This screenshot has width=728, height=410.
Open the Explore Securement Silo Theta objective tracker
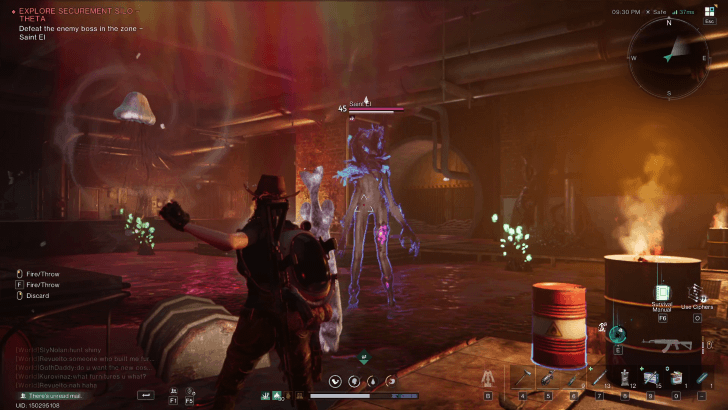click(75, 14)
